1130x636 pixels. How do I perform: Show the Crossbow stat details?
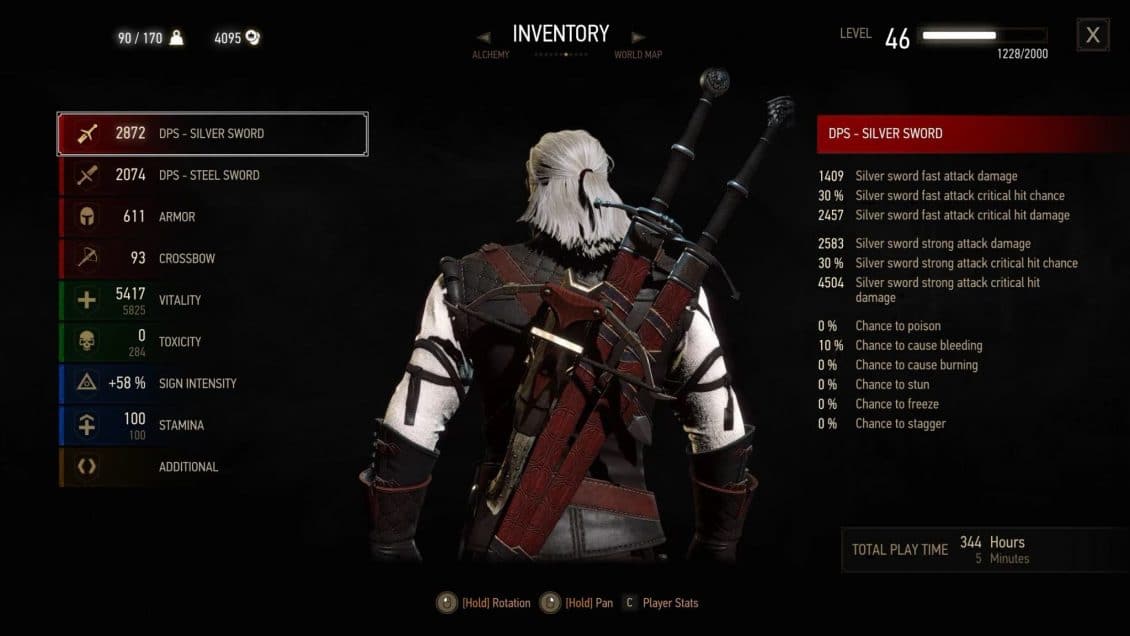(x=212, y=258)
